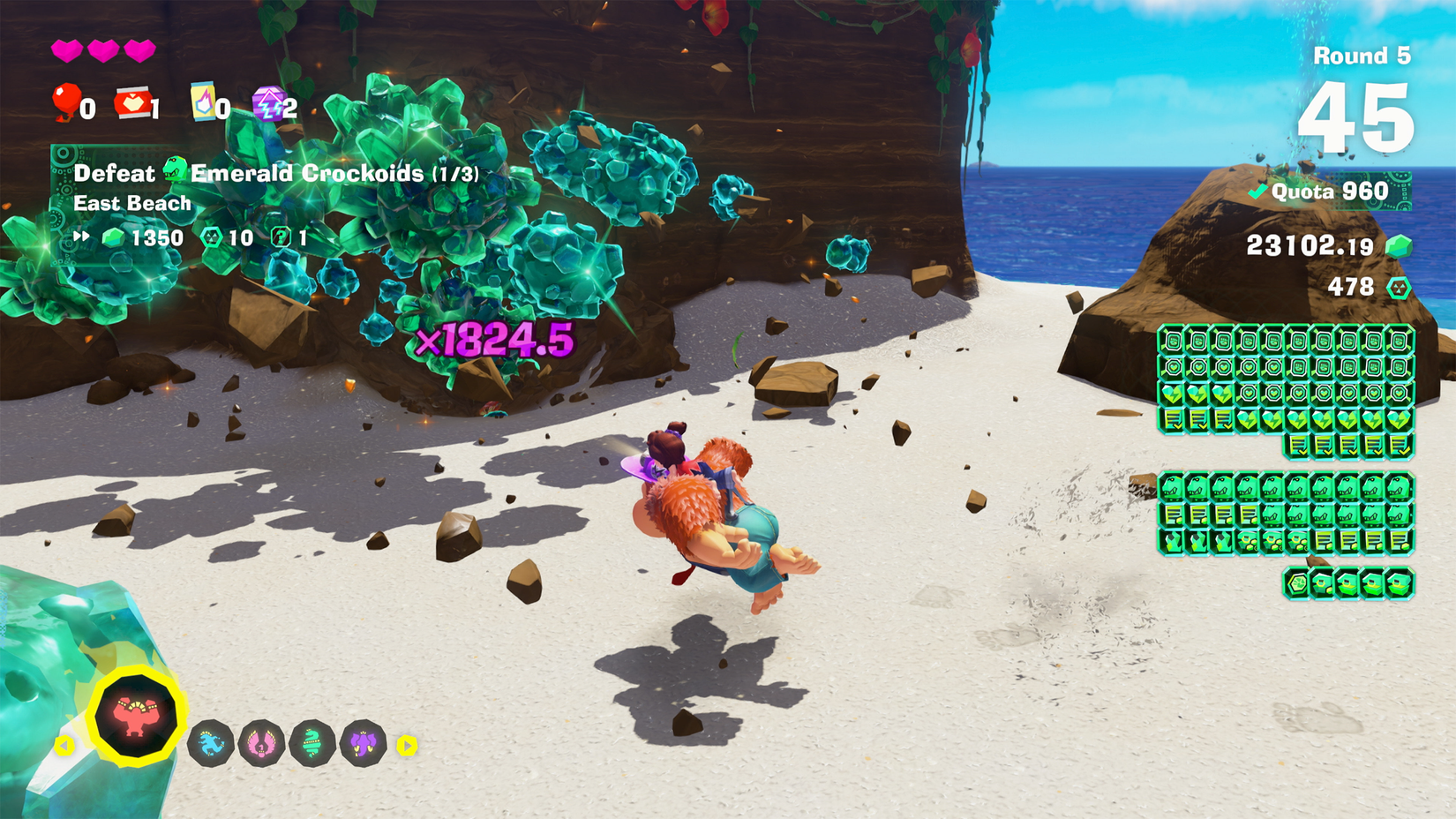
Task: Click the fire energy drink item icon
Action: click(x=203, y=103)
